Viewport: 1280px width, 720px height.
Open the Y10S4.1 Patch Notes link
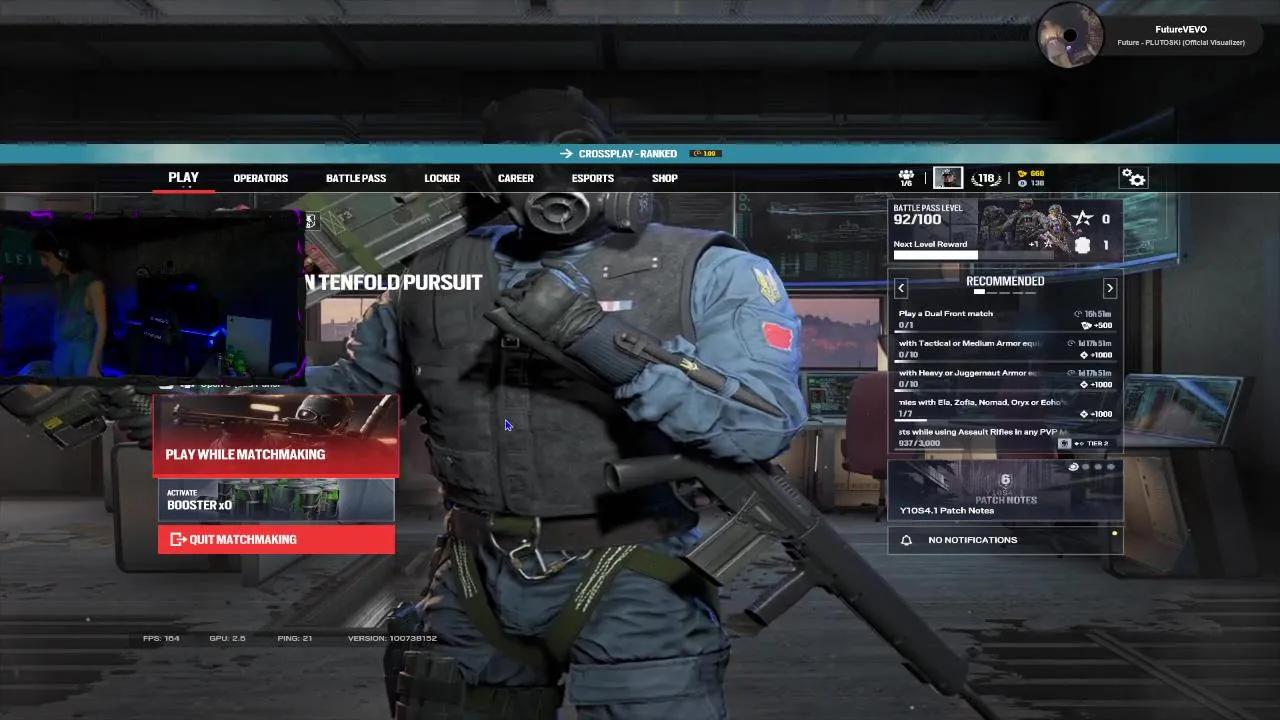(946, 510)
